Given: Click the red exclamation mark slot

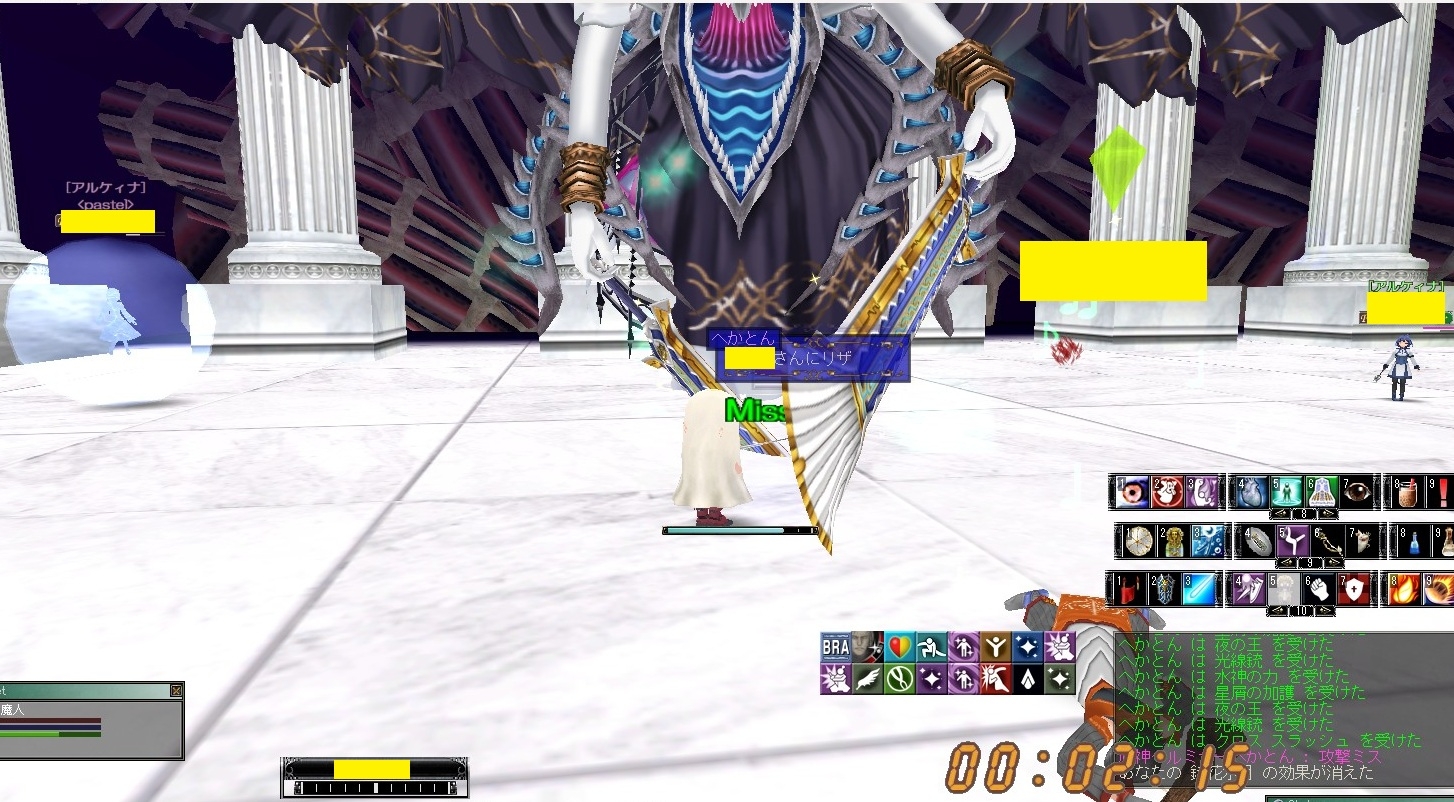Looking at the screenshot, I should [1443, 492].
